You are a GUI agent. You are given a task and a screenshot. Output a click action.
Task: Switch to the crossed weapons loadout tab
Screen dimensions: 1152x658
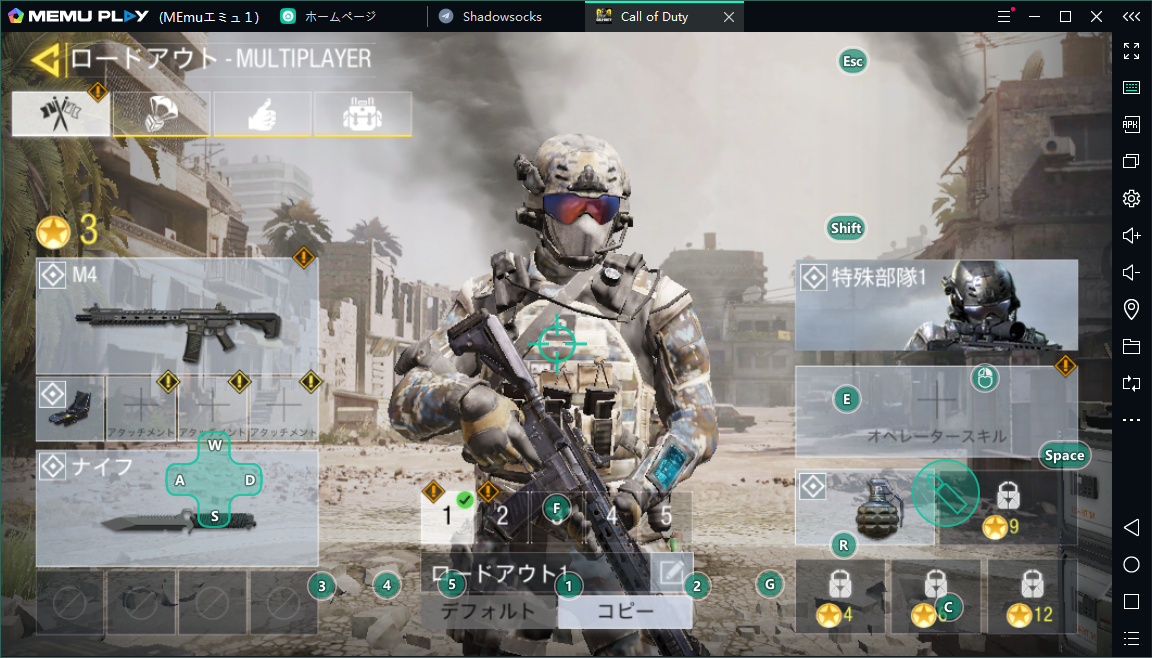[x=61, y=114]
